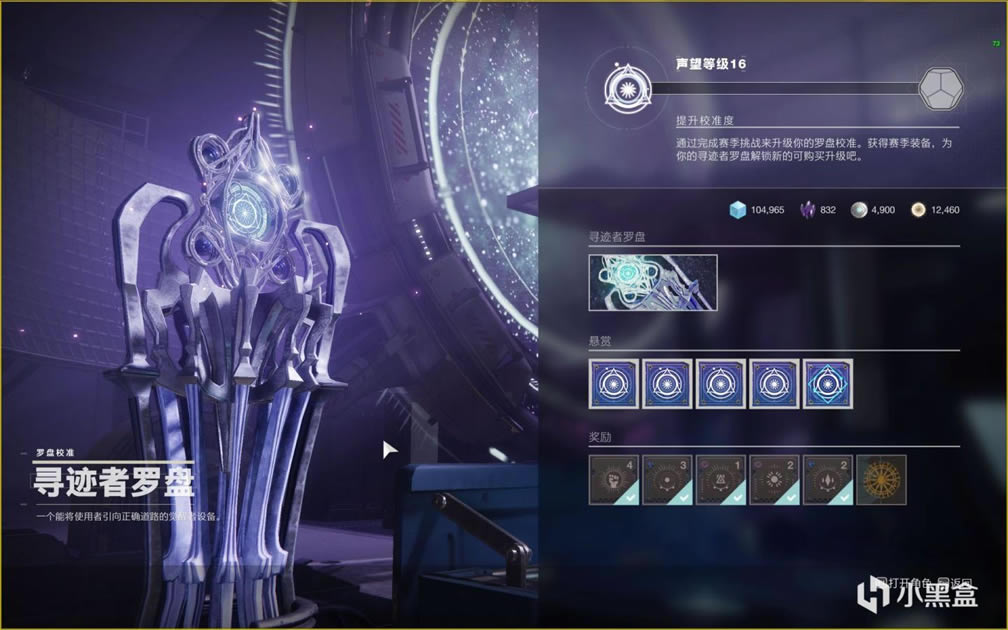The height and width of the screenshot is (630, 1008).
Task: Claim the engram at the reputation bar's end
Action: point(938,88)
